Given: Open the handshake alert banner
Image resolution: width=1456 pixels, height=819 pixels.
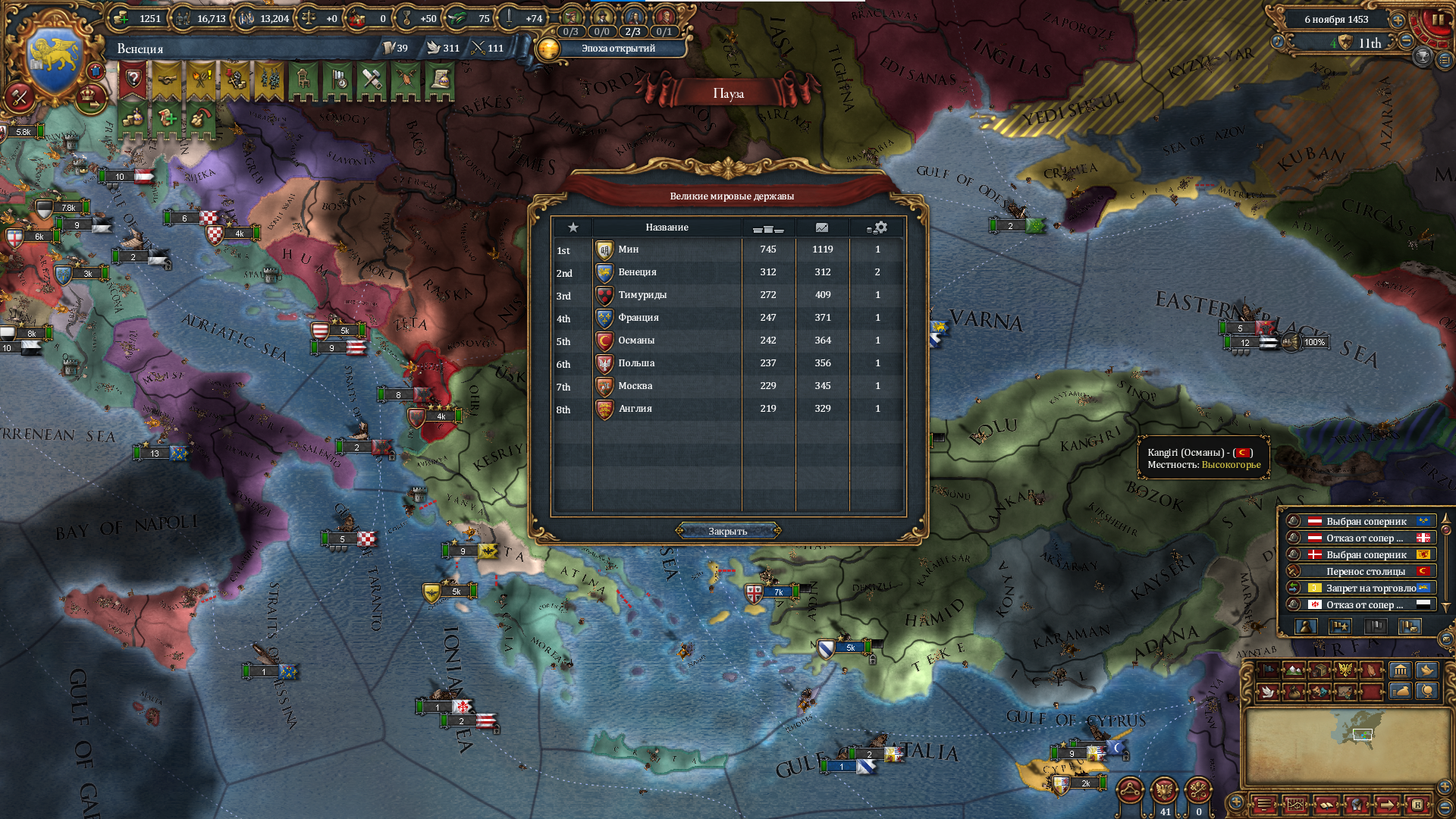Looking at the screenshot, I should 167,79.
